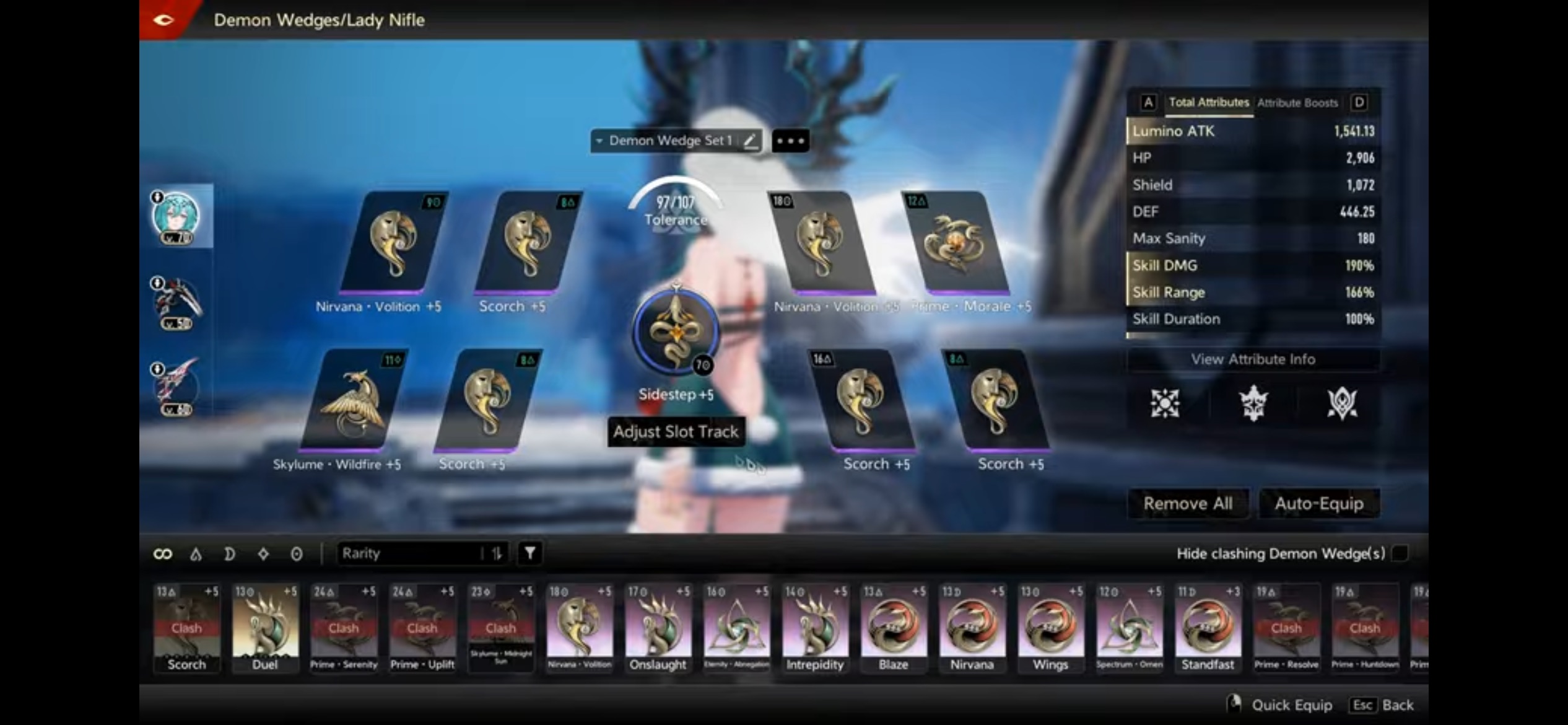The image size is (1568, 725).
Task: Switch to the Attribute Boosts tab
Action: 1297,103
